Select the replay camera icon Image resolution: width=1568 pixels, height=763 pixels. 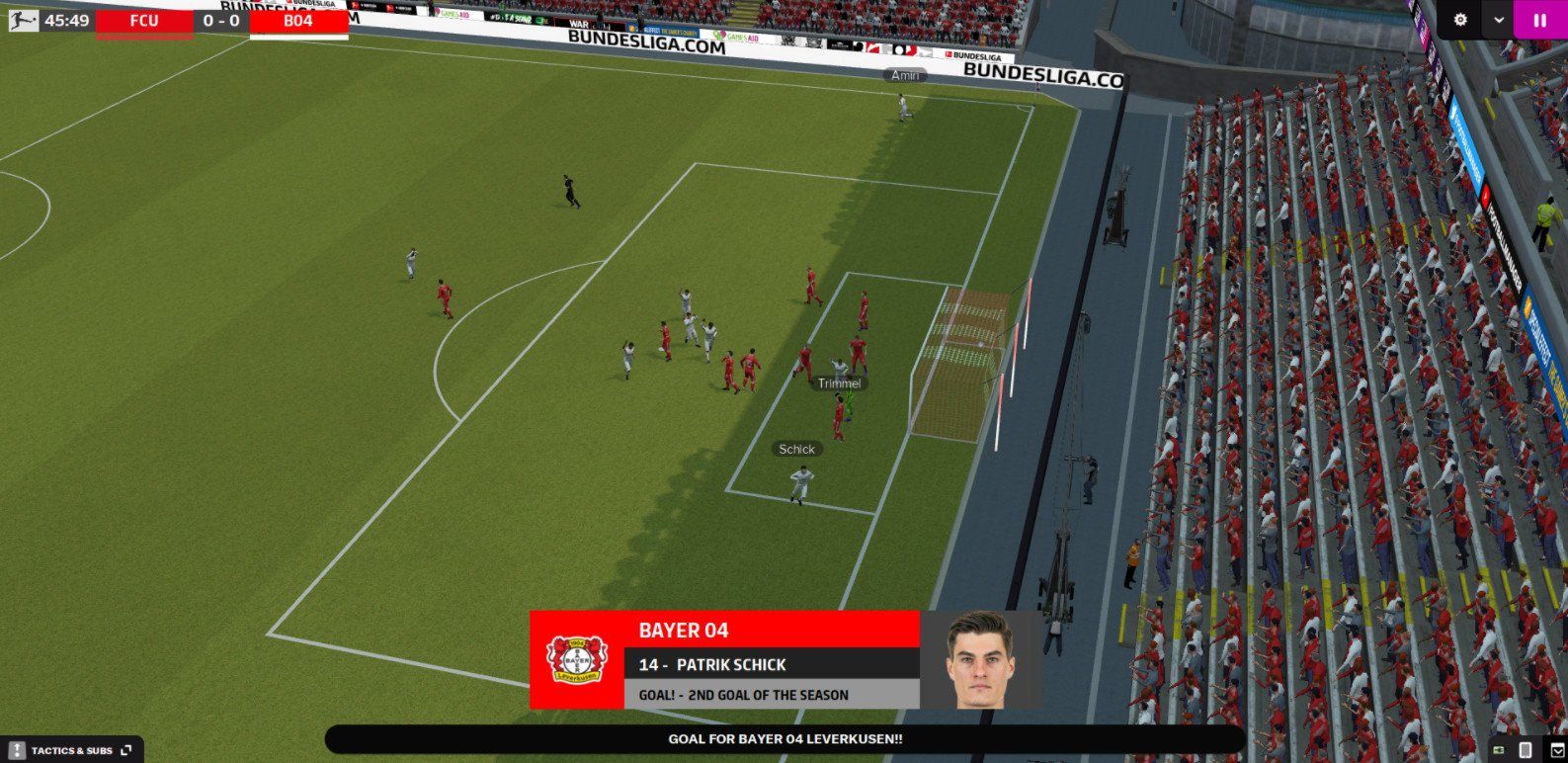click(x=1498, y=749)
